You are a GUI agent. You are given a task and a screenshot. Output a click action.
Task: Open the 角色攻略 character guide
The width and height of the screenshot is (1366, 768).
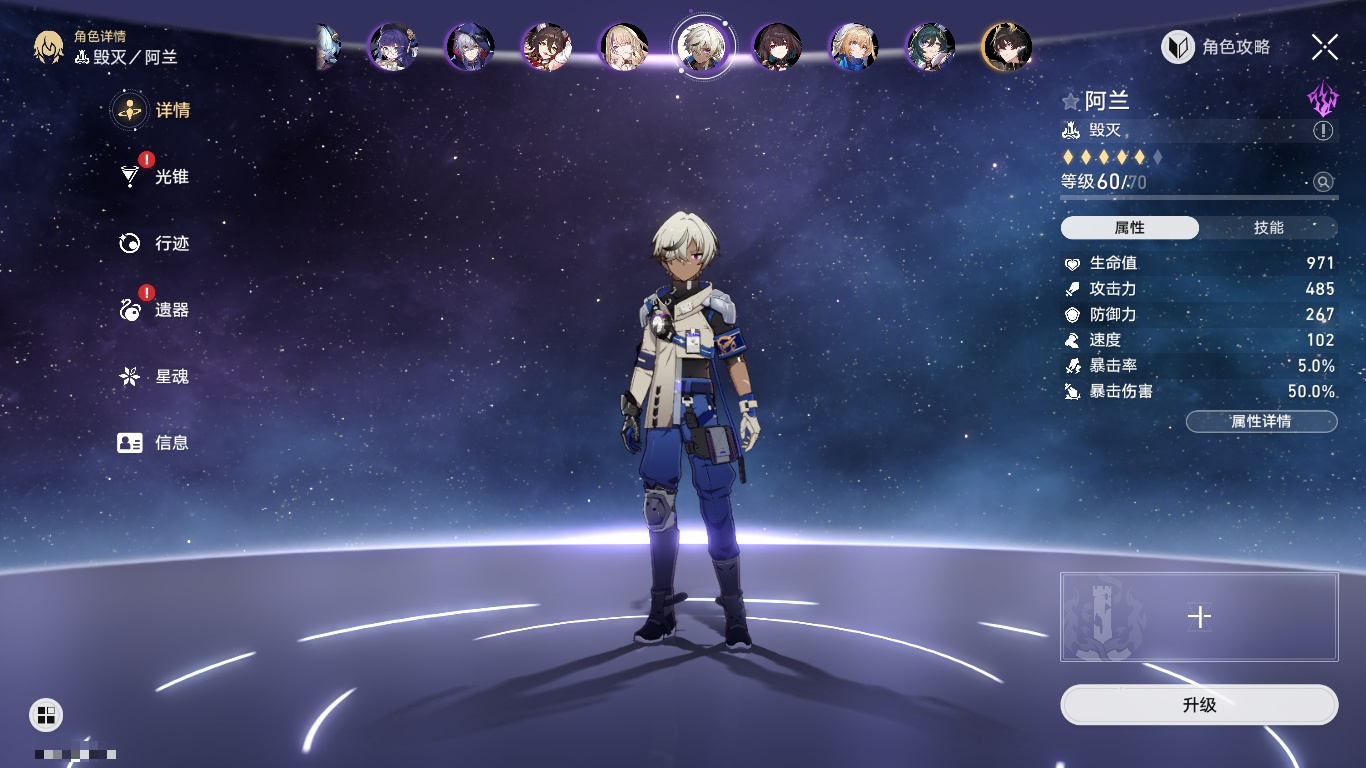(1216, 47)
